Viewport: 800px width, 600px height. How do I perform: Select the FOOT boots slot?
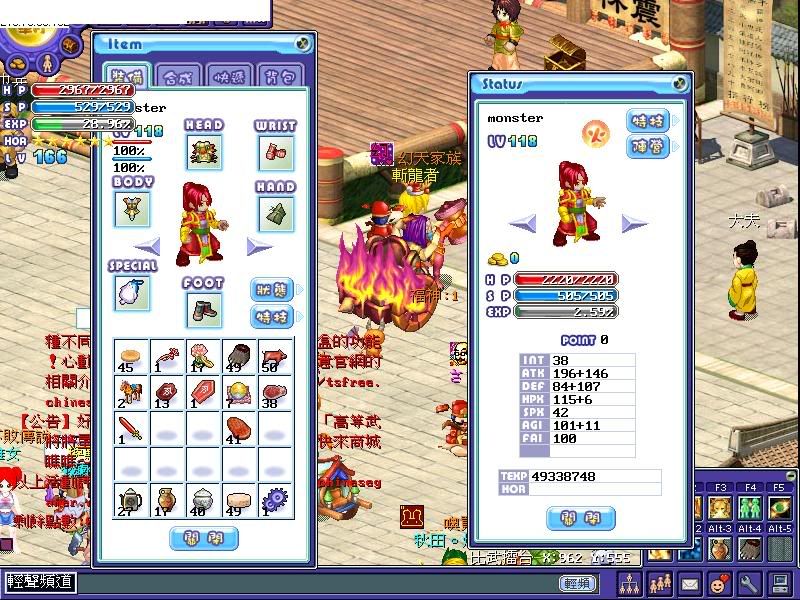click(x=204, y=310)
